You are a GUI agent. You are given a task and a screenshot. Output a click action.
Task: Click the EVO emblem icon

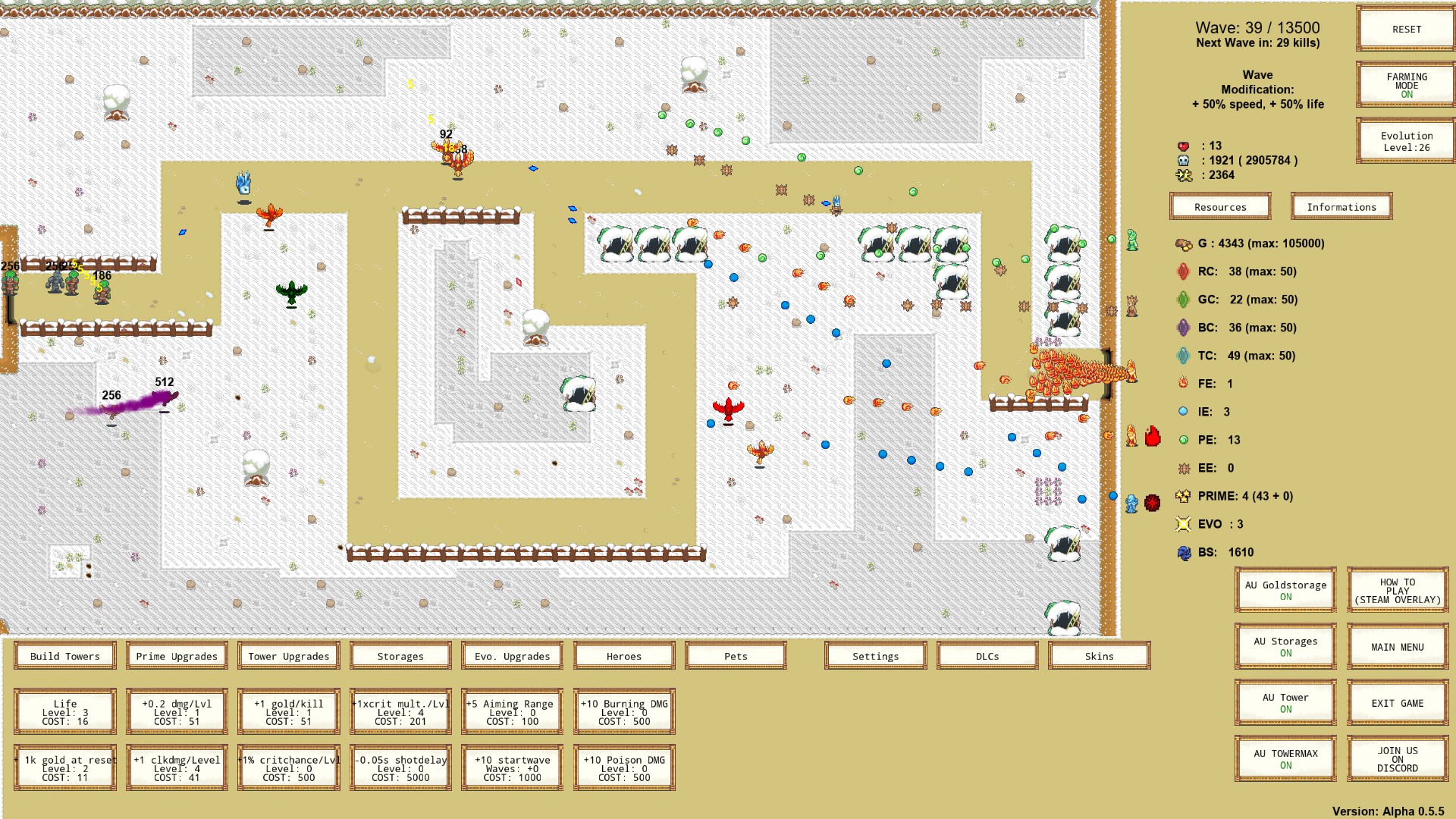pyautogui.click(x=1183, y=524)
